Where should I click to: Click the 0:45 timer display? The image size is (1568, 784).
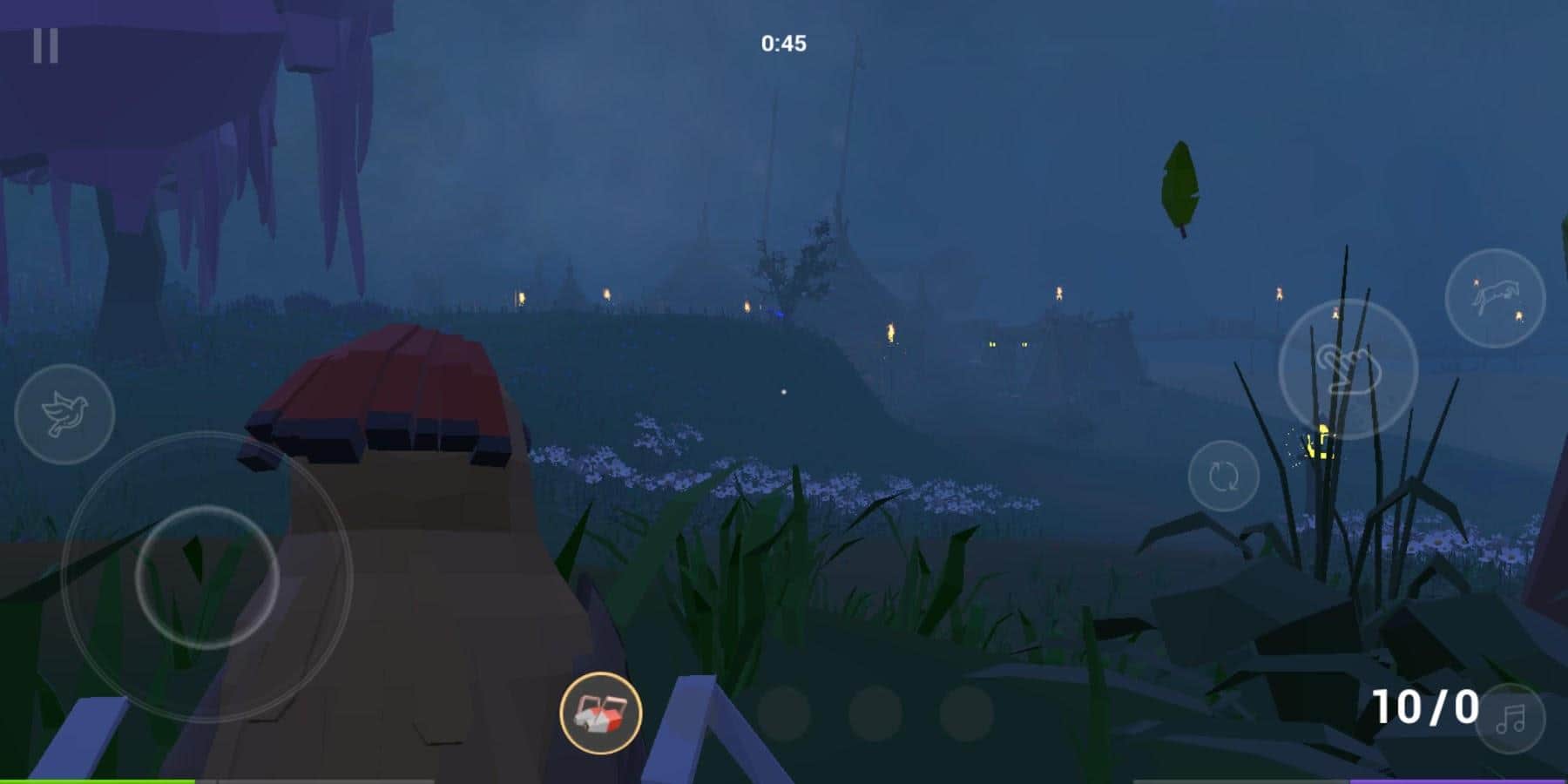(784, 39)
